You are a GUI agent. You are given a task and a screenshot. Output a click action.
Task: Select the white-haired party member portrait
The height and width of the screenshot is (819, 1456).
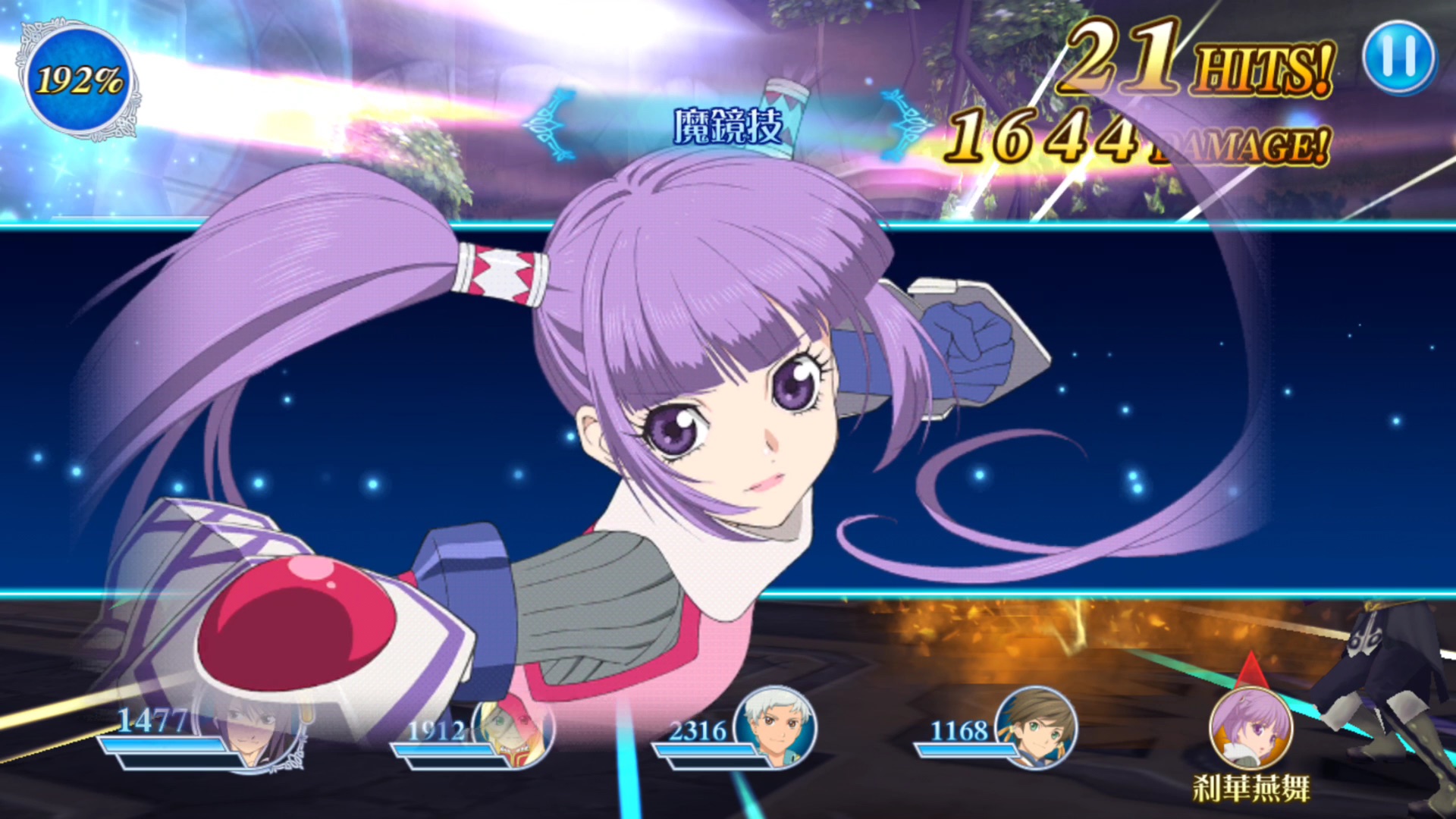pos(775,728)
